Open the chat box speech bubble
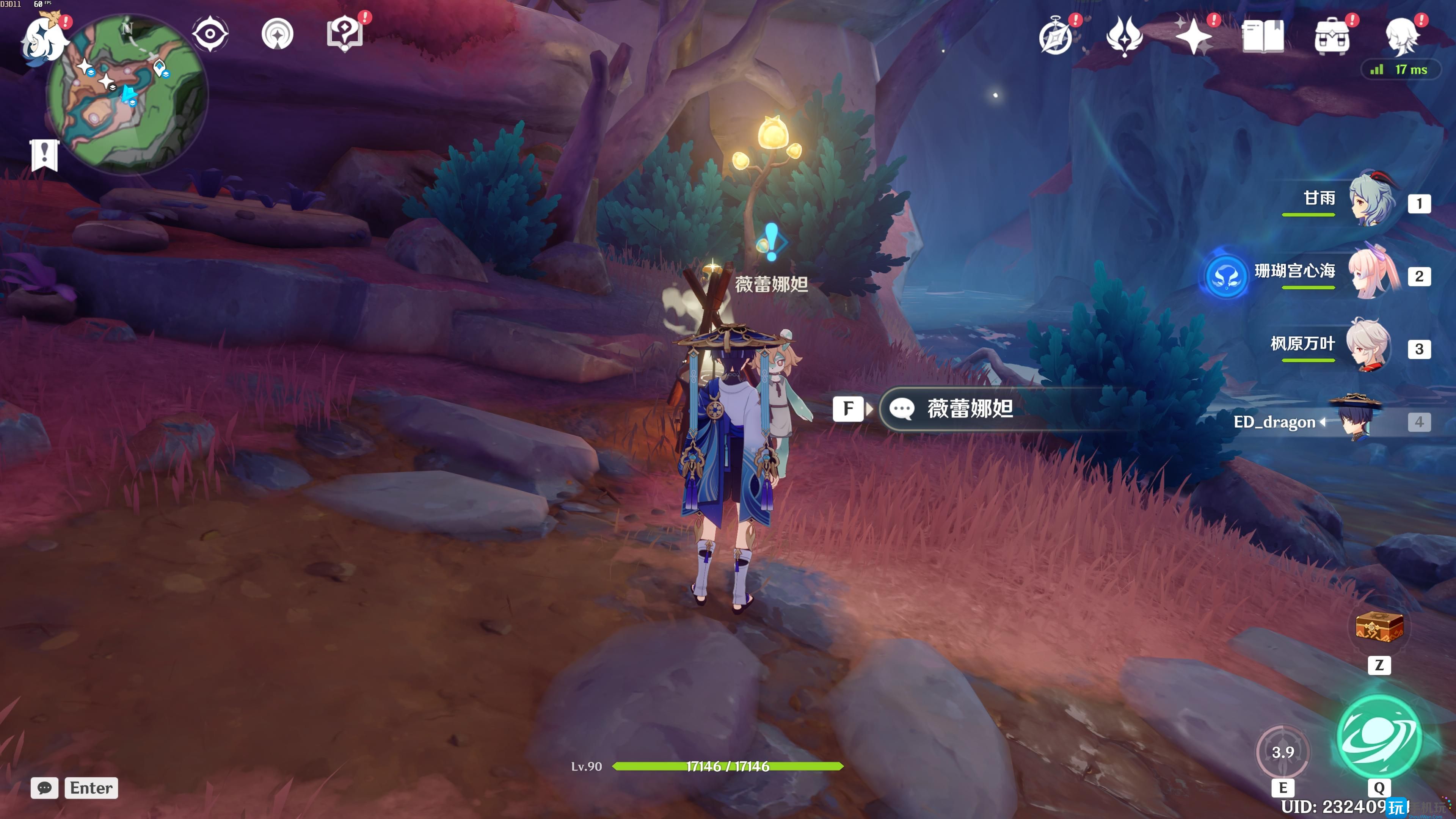This screenshot has width=1456, height=819. click(45, 788)
